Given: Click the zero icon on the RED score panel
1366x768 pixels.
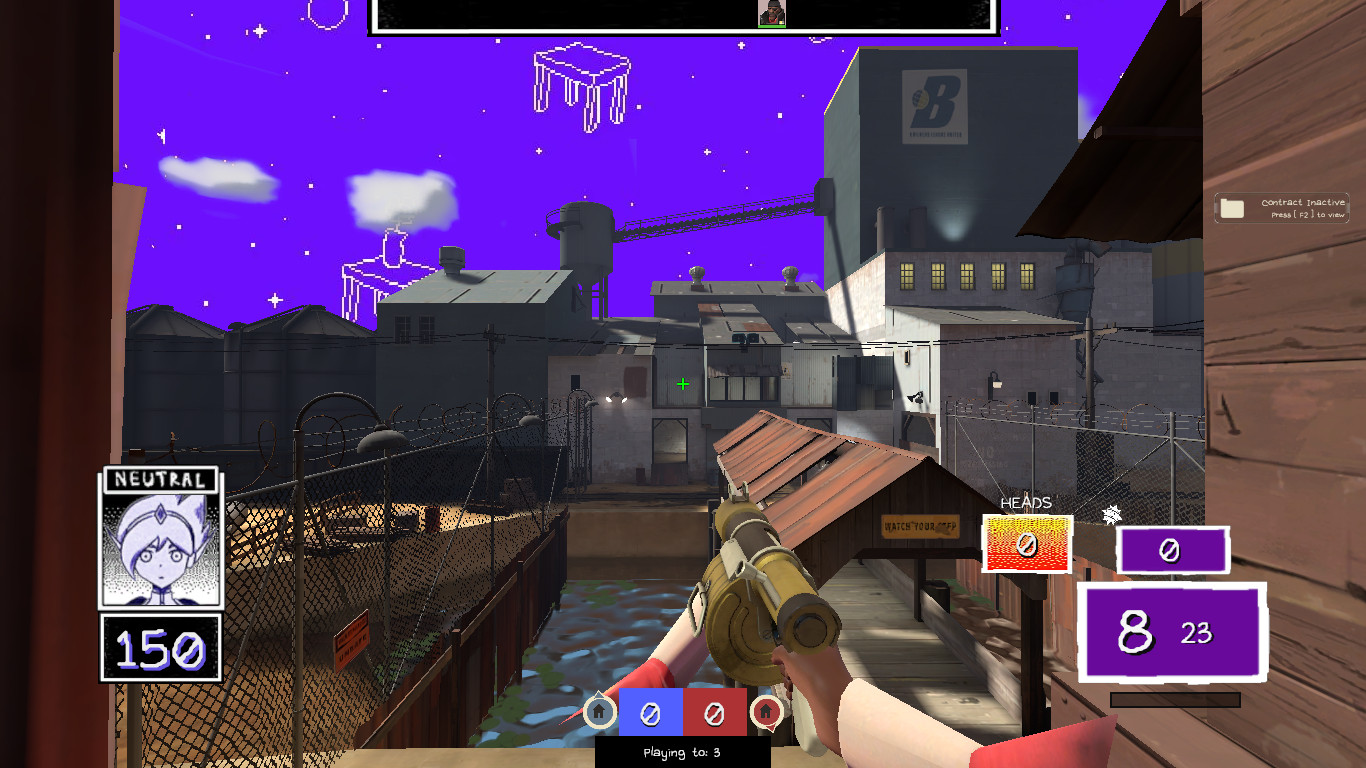Looking at the screenshot, I should point(712,713).
